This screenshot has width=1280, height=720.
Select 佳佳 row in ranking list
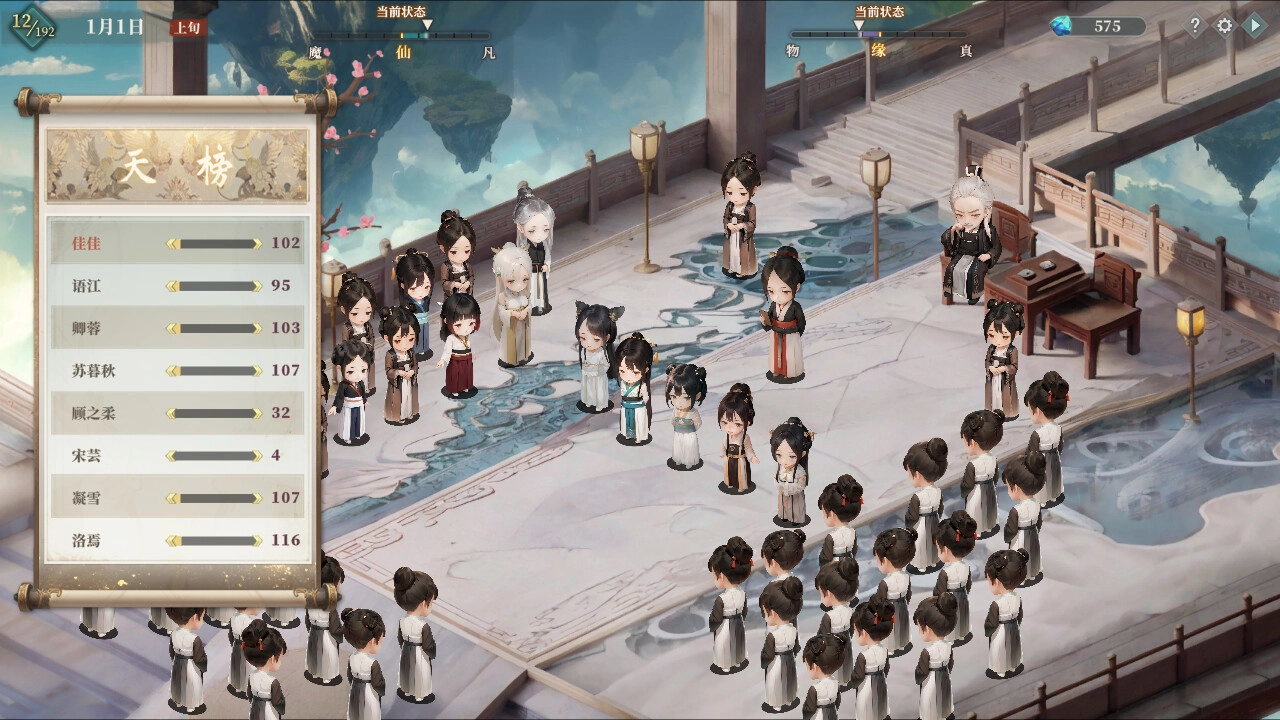[177, 243]
